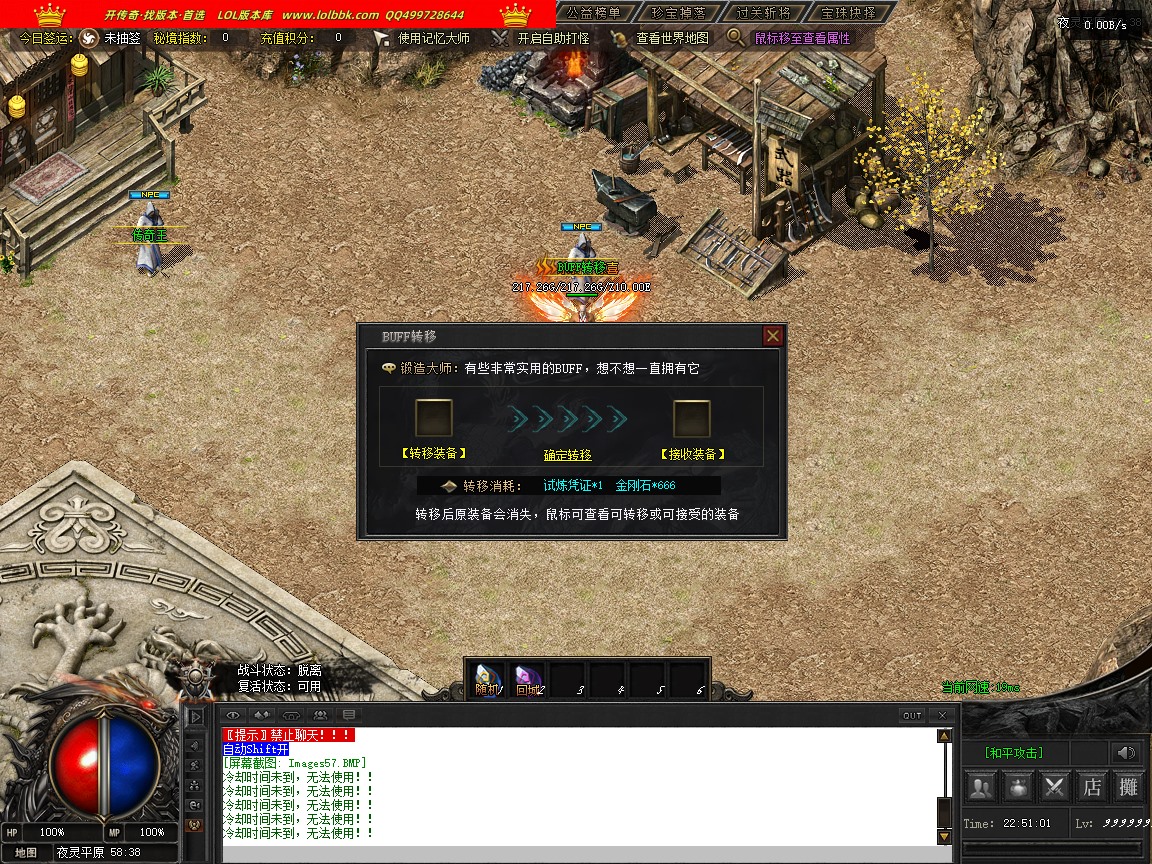Select the 转移装备 source equipment slot

tap(434, 418)
